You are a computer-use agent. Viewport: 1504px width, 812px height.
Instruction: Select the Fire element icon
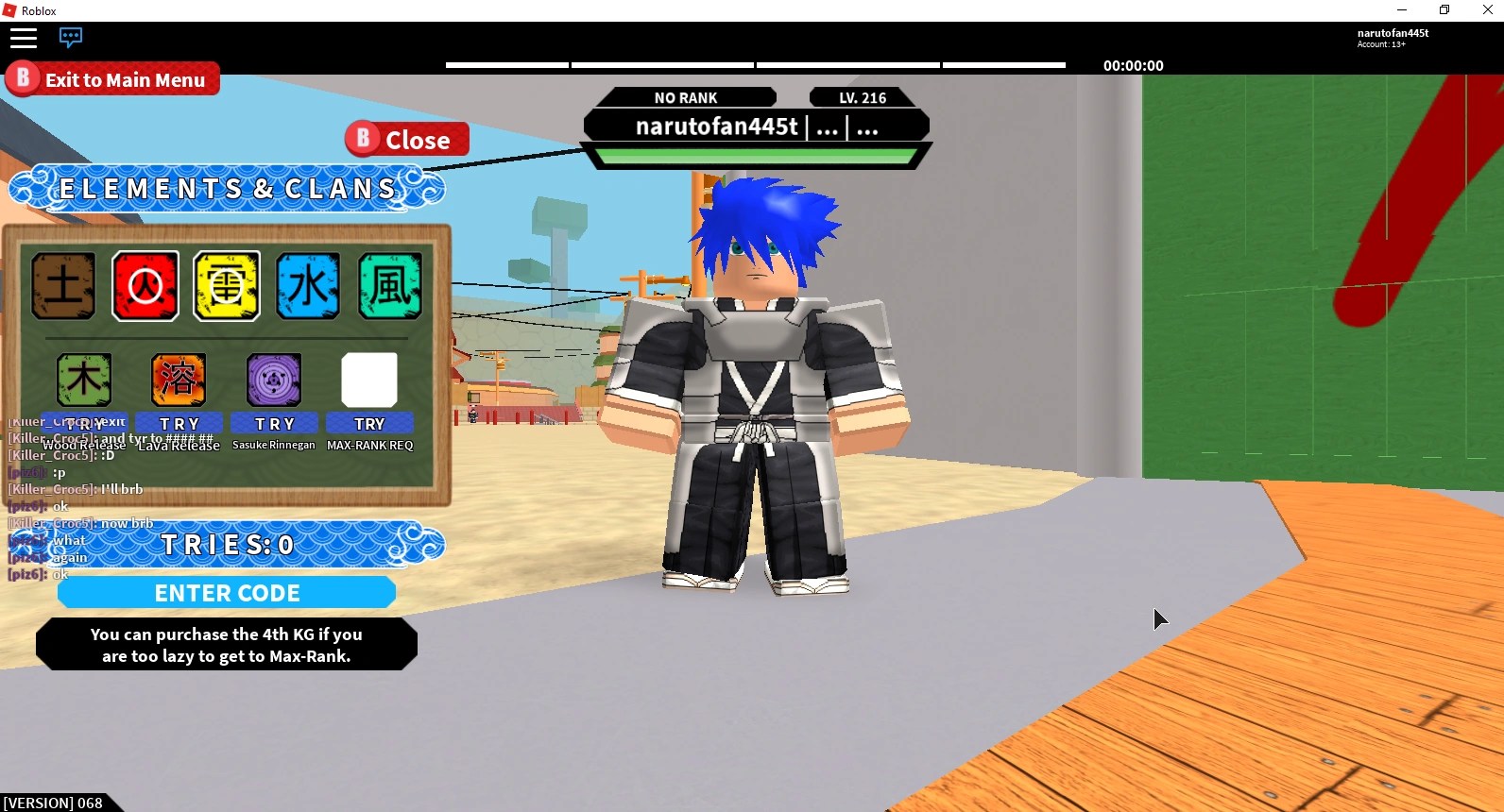tap(145, 285)
